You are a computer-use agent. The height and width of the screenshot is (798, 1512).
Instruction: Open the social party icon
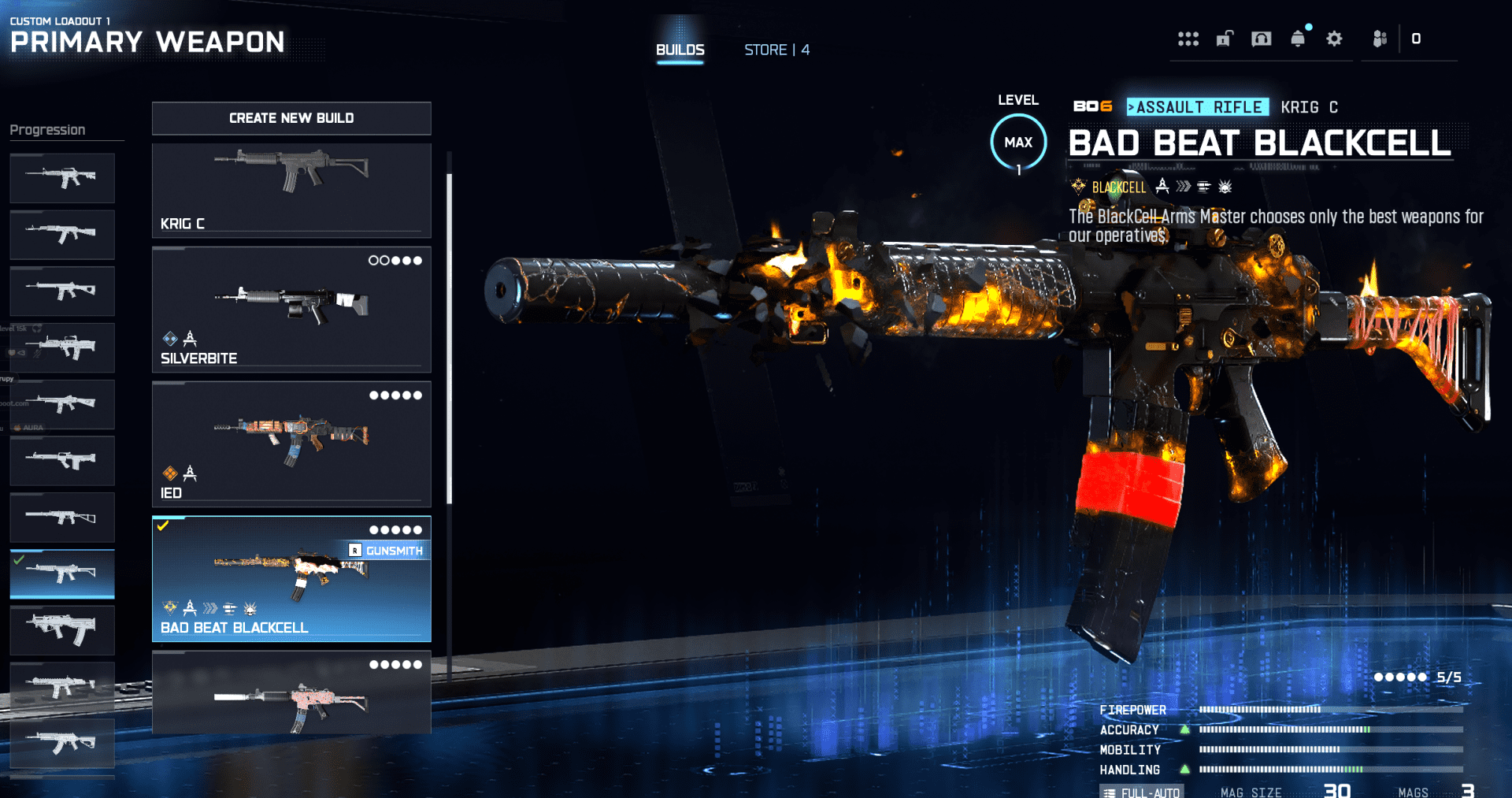[1380, 39]
